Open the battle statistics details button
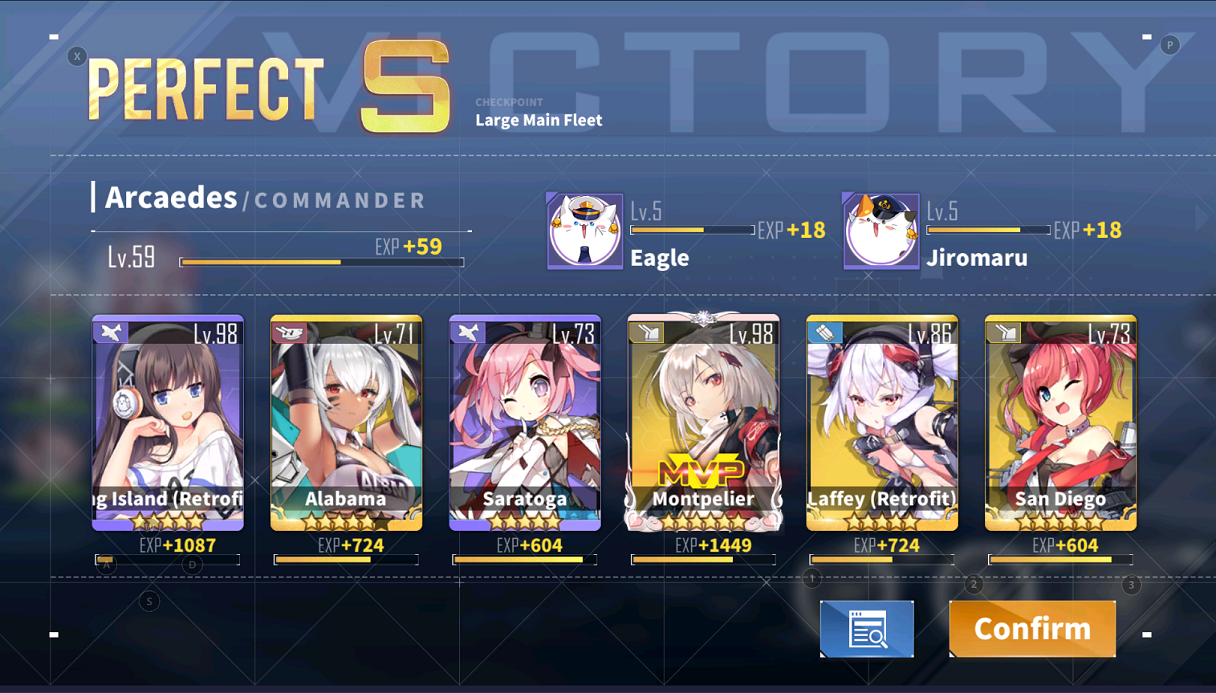 pos(867,629)
